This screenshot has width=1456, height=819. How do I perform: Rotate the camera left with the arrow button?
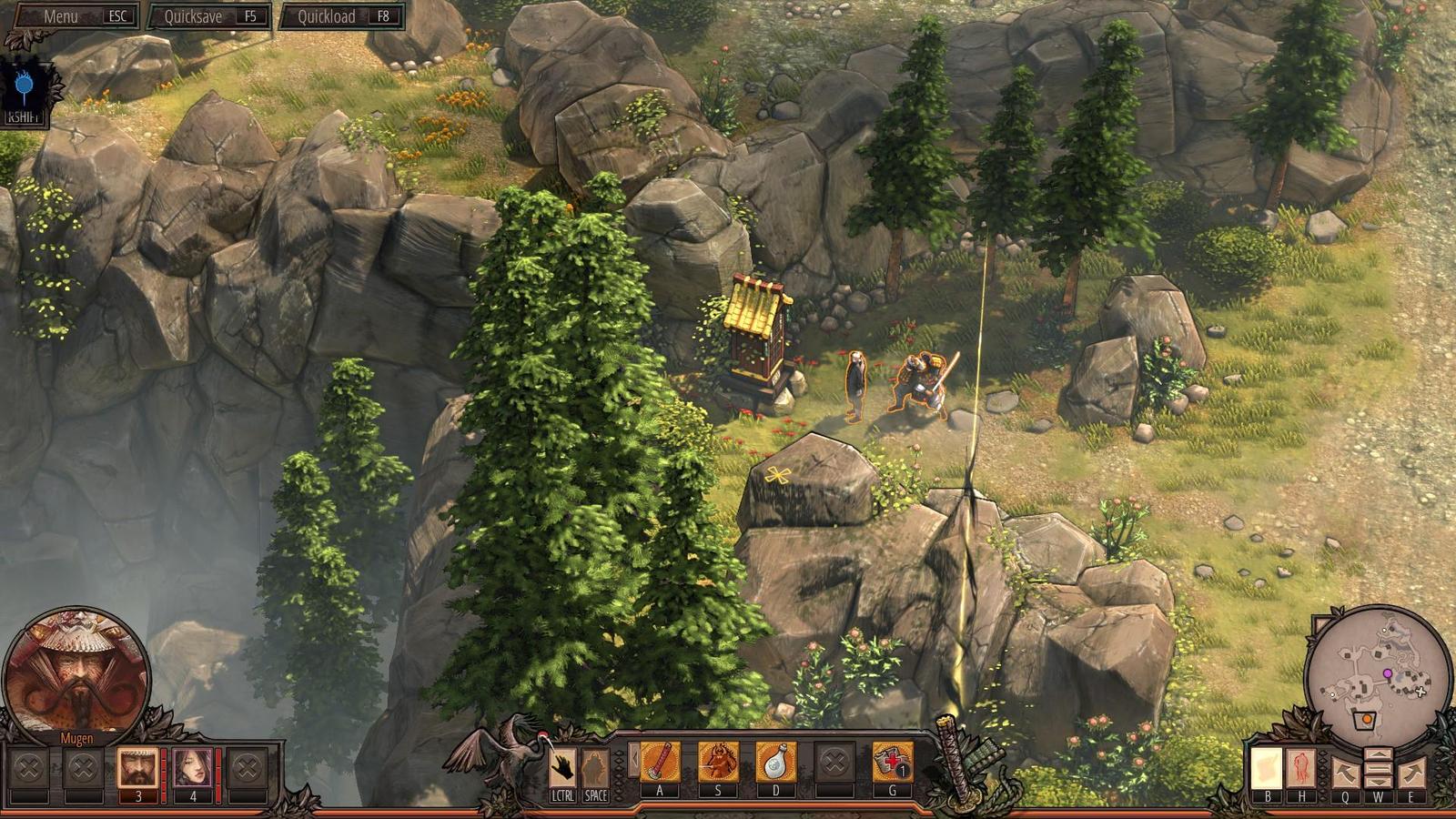point(1345,773)
